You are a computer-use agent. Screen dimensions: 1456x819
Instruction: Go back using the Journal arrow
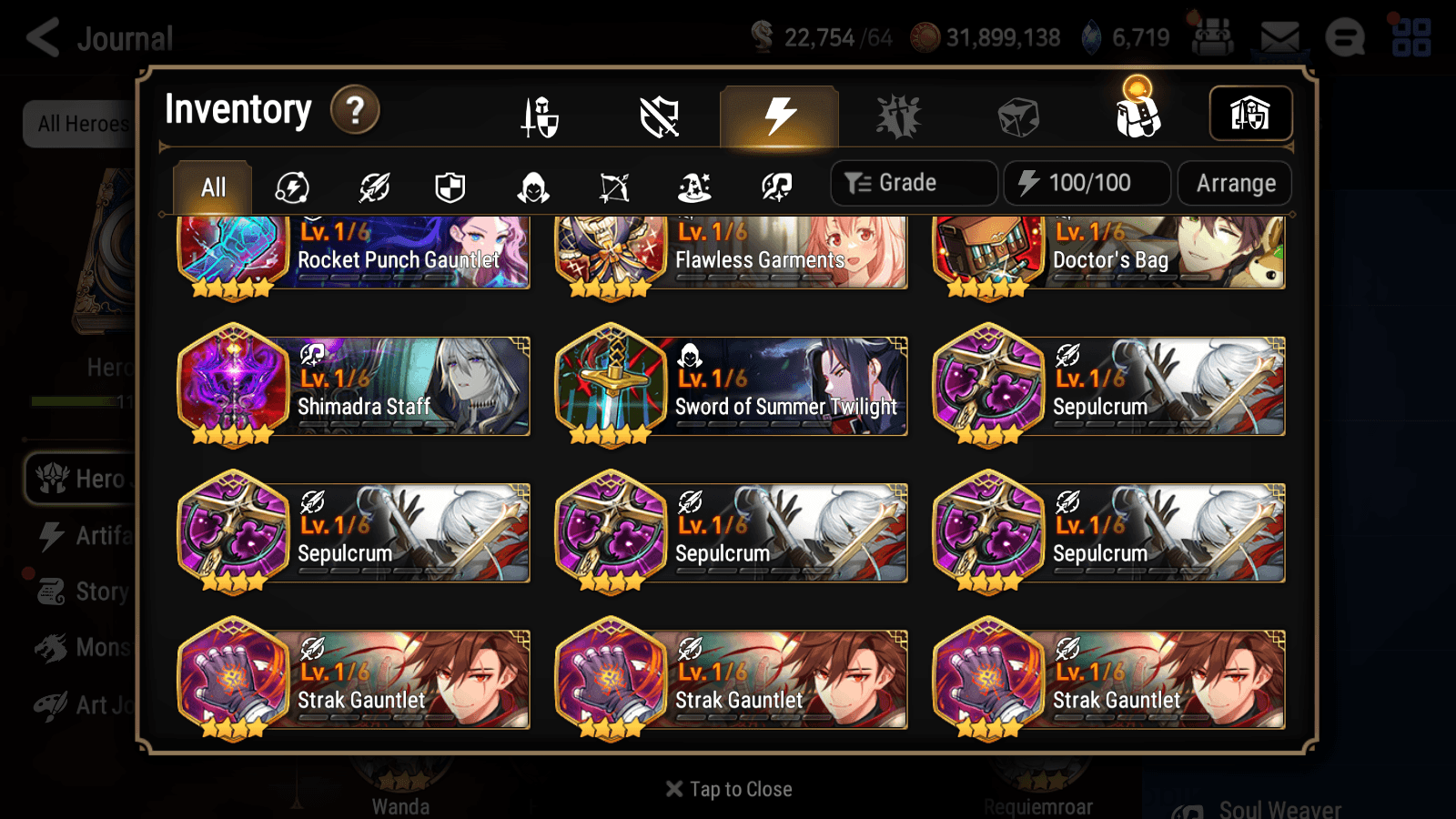coord(43,36)
